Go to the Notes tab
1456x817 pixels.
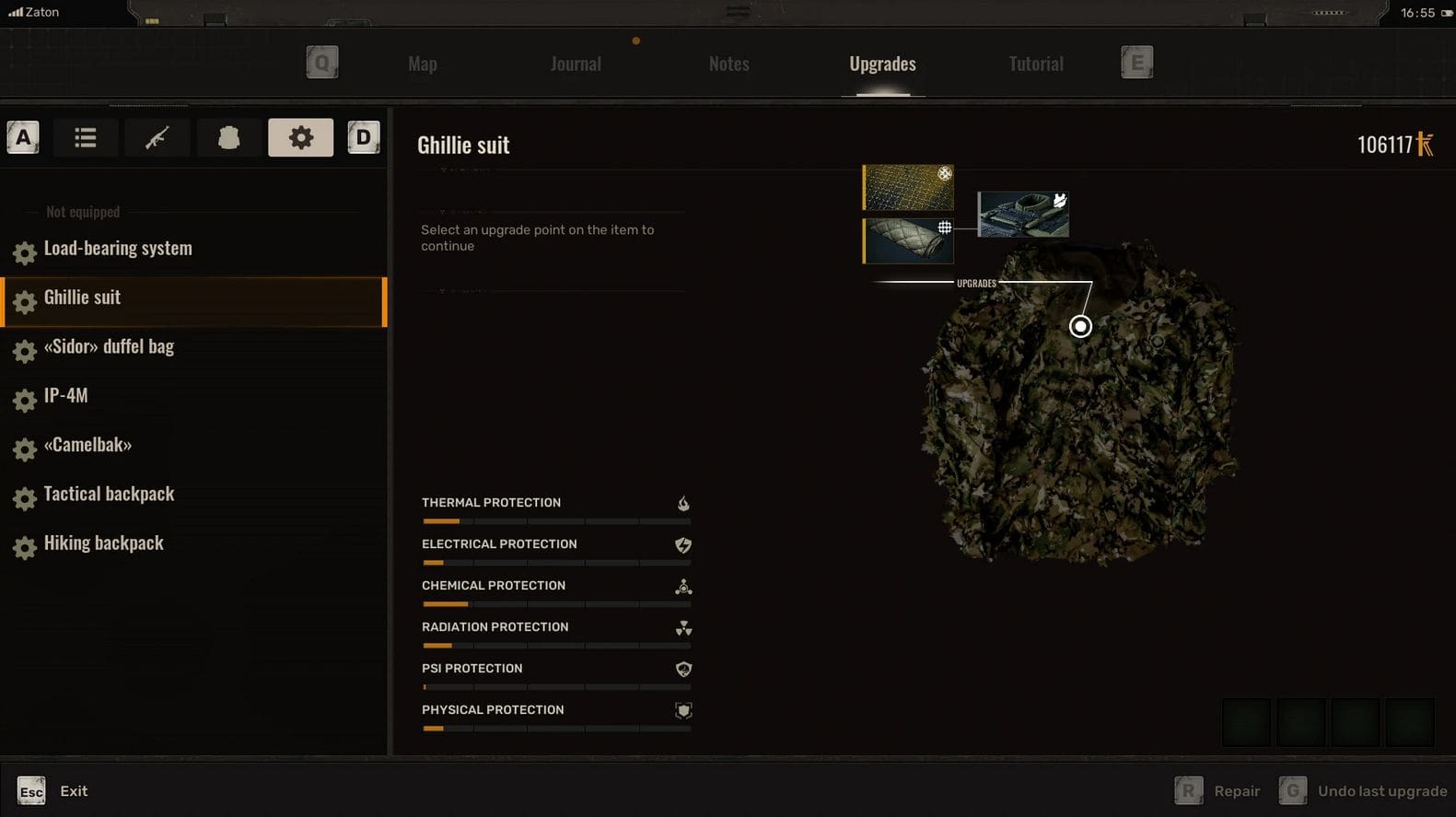[x=728, y=64]
